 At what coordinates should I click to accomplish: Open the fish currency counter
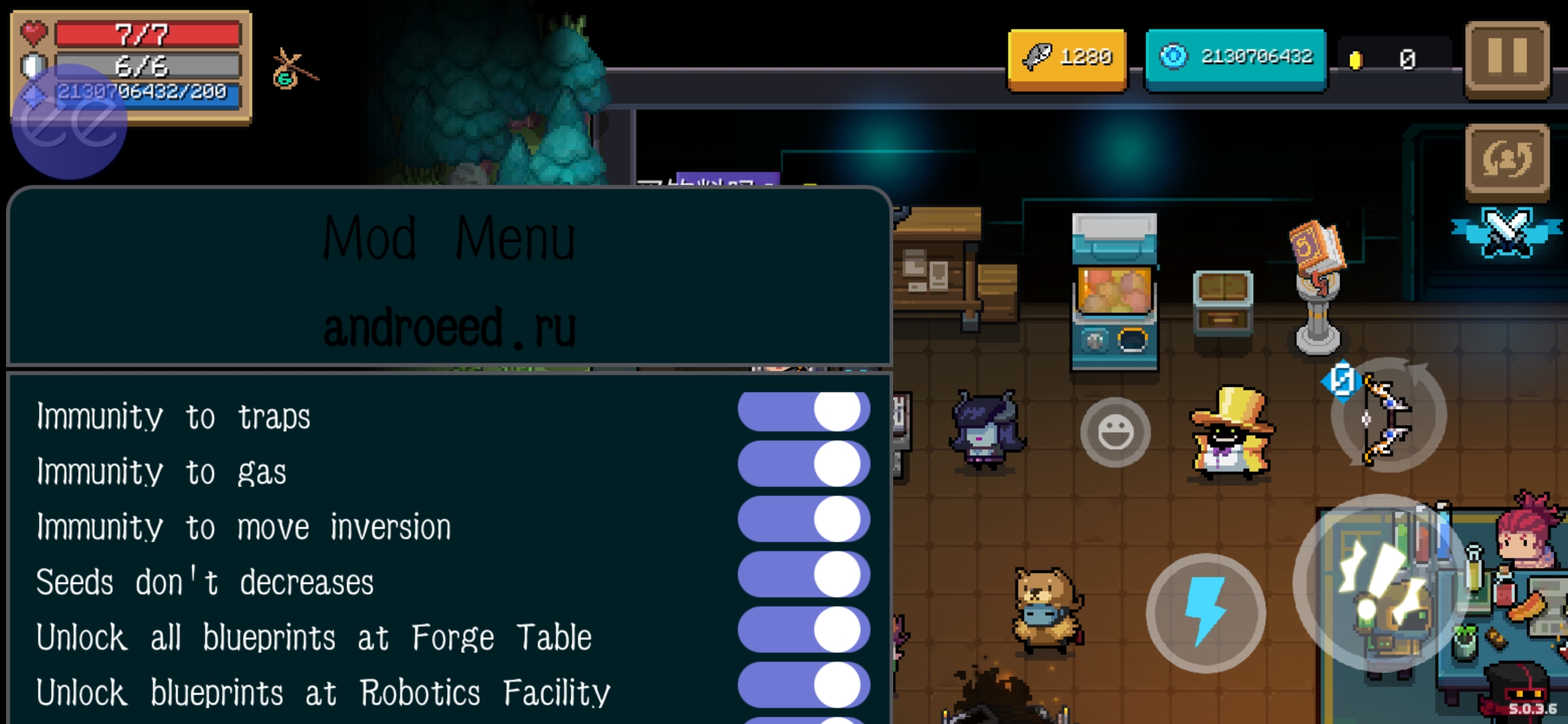click(1067, 58)
